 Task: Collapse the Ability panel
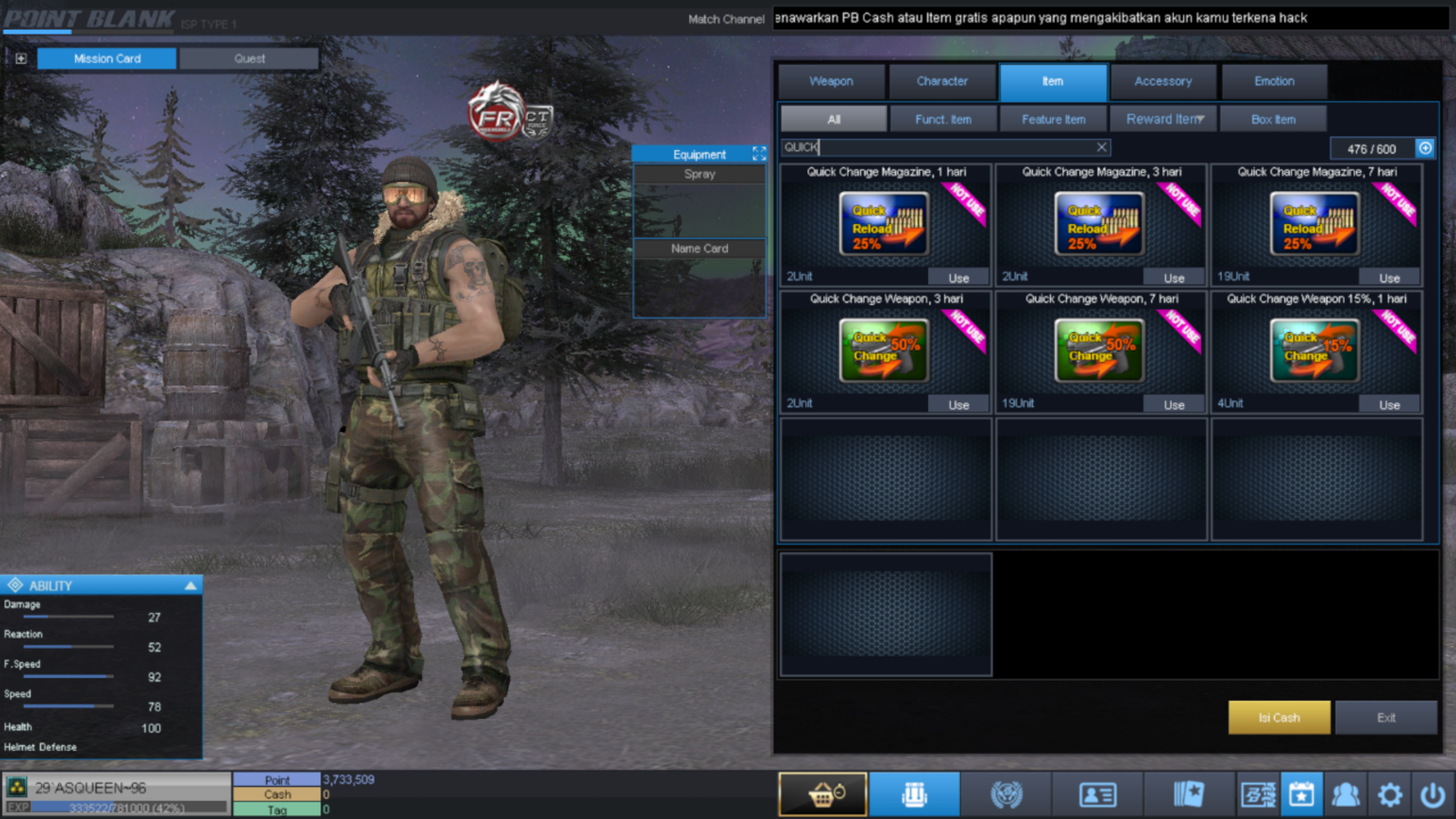pyautogui.click(x=190, y=585)
